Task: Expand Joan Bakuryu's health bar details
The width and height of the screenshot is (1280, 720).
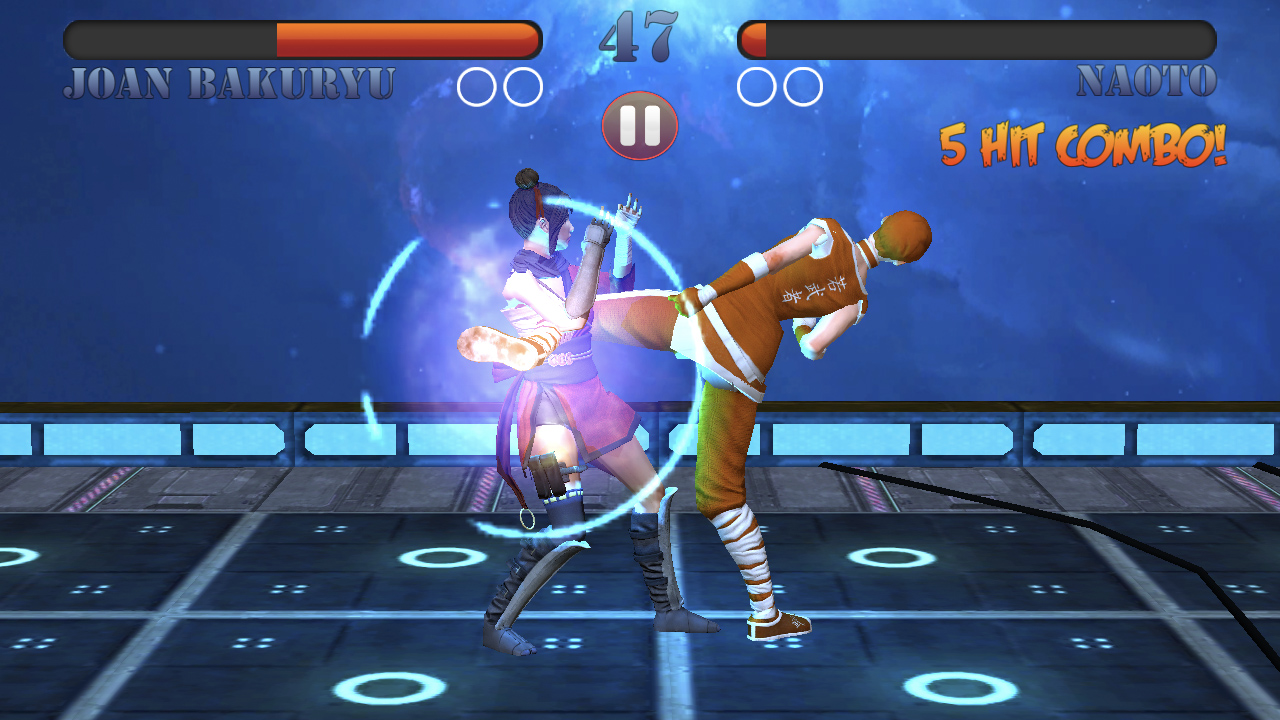Action: [300, 41]
